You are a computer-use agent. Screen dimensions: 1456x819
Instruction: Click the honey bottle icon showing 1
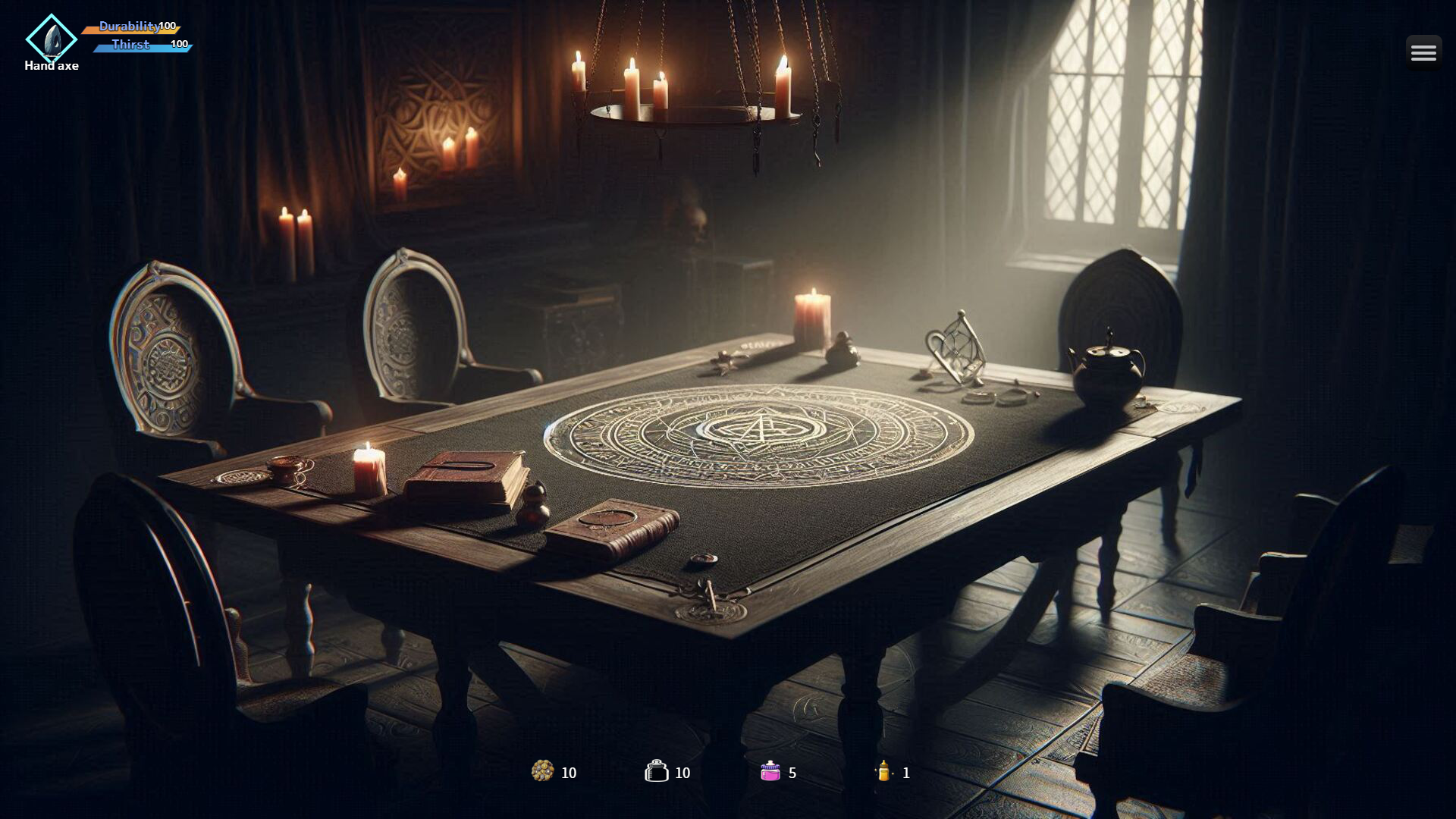[884, 772]
